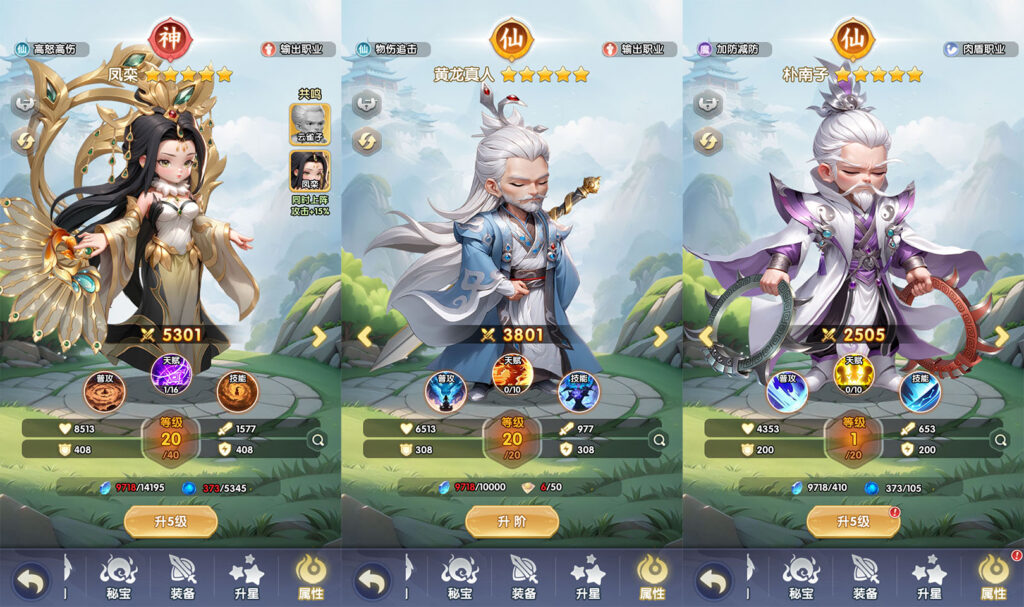This screenshot has width=1024, height=607.
Task: Switch to 升星 tab below 黄龙真人
Action: click(586, 577)
